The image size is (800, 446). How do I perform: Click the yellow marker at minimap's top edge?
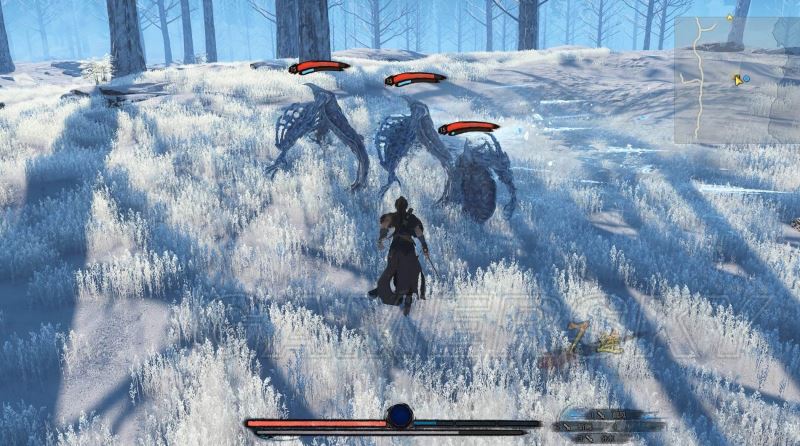point(731,17)
